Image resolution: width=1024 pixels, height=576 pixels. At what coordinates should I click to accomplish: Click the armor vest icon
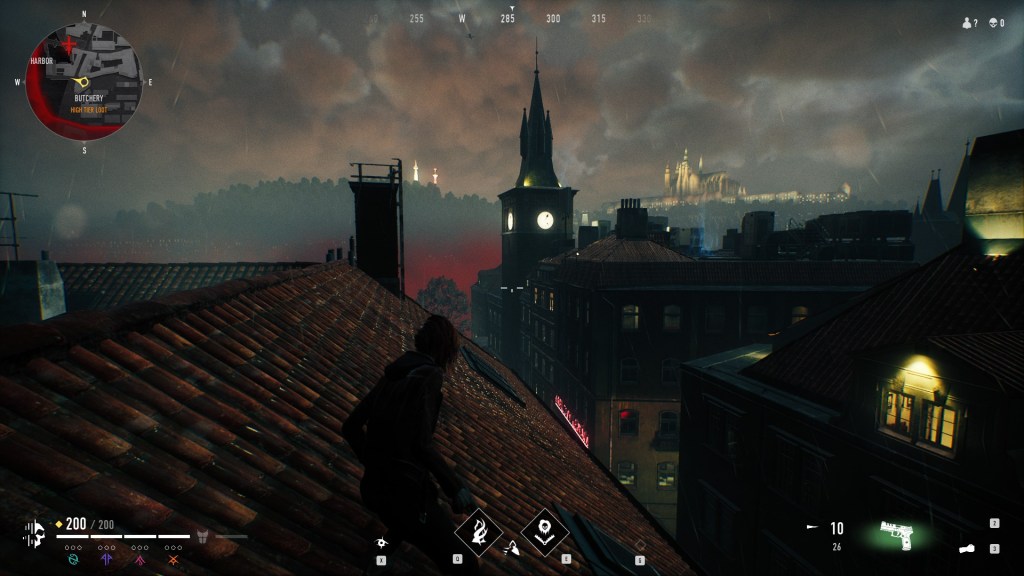(x=202, y=536)
